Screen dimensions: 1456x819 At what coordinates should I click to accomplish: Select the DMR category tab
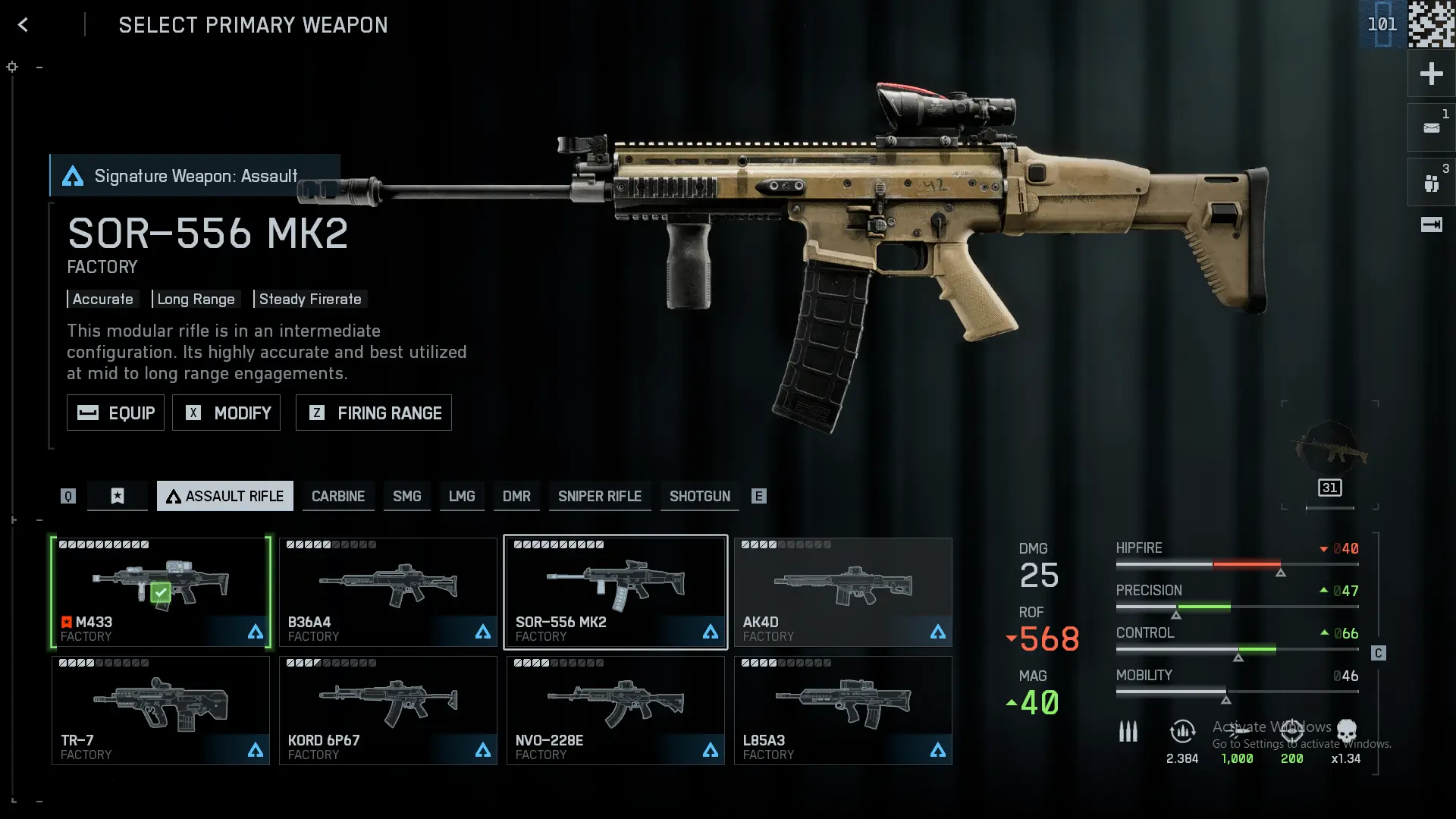[516, 496]
